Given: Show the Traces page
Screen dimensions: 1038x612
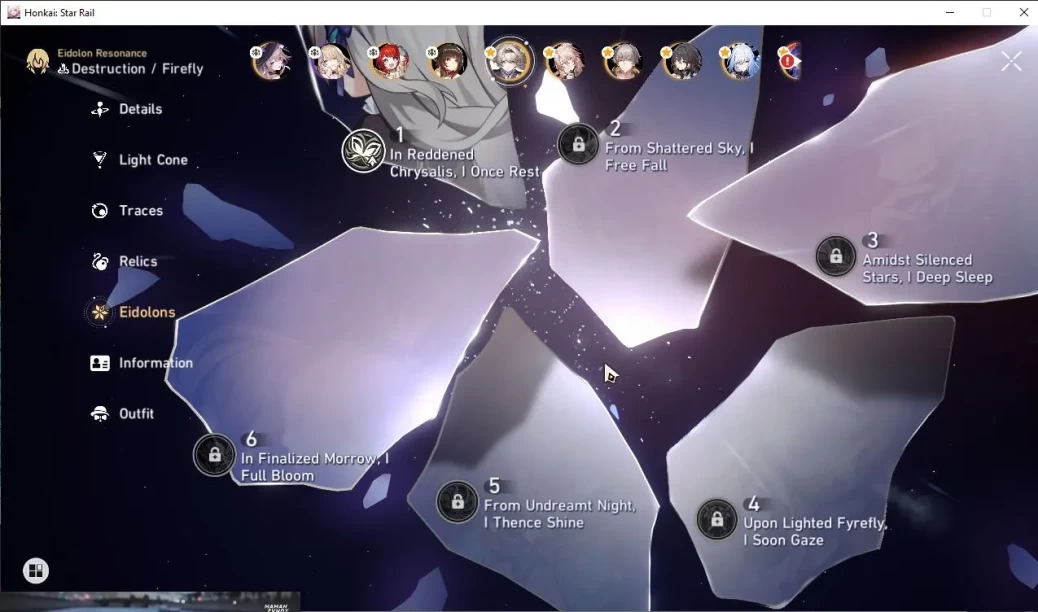Looking at the screenshot, I should tap(140, 211).
